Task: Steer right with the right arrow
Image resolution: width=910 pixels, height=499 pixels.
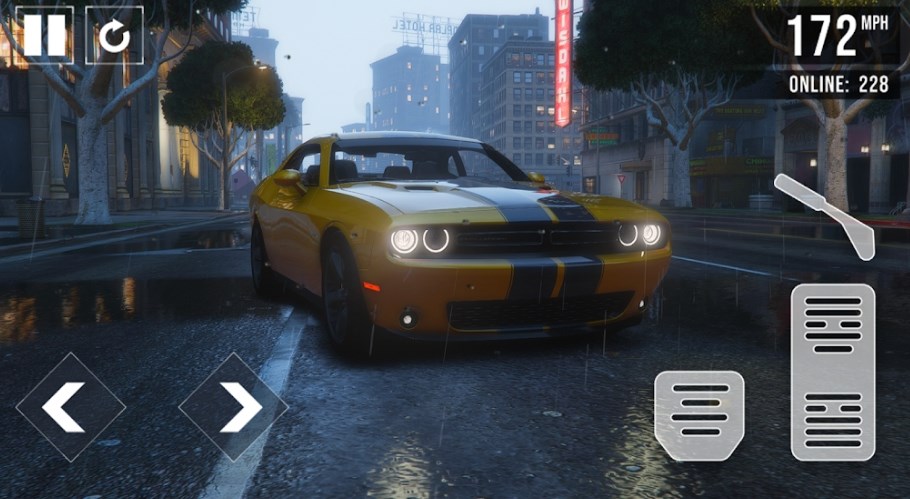Action: pyautogui.click(x=233, y=406)
